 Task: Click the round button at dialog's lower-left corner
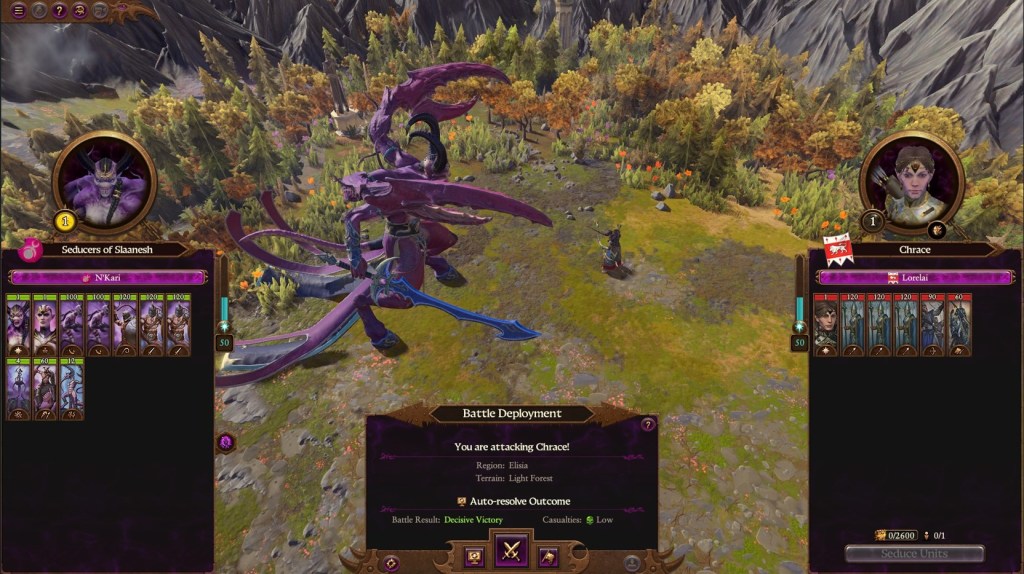click(391, 563)
